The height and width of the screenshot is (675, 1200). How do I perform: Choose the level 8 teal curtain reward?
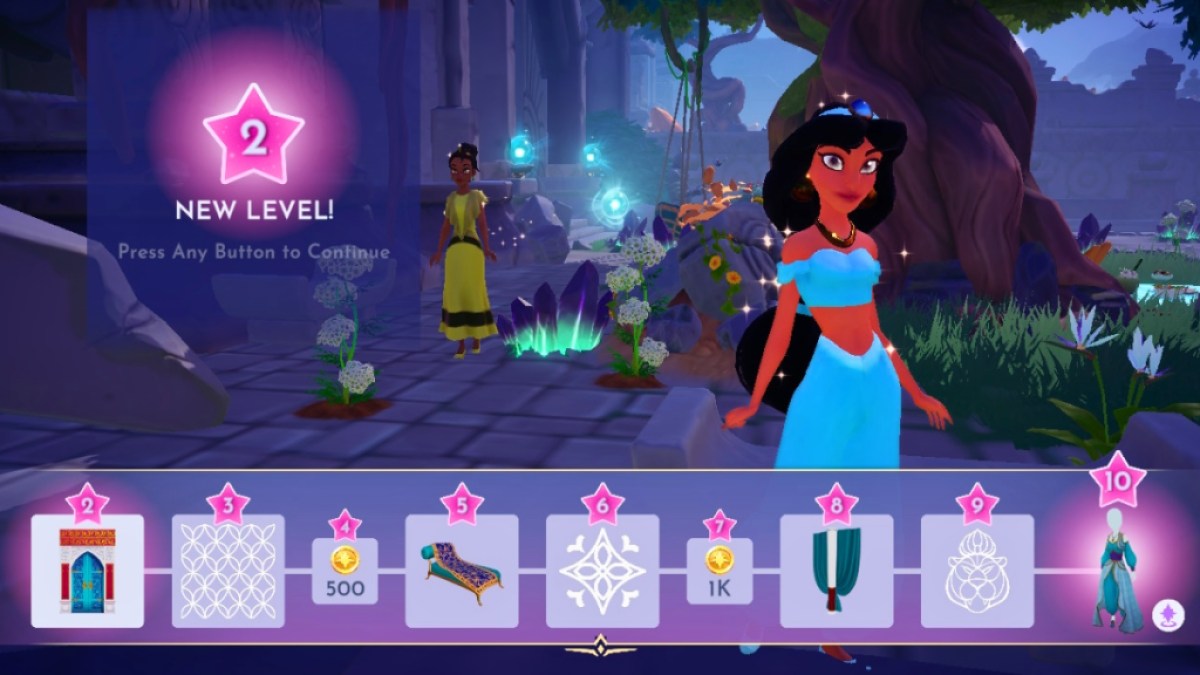(x=836, y=571)
